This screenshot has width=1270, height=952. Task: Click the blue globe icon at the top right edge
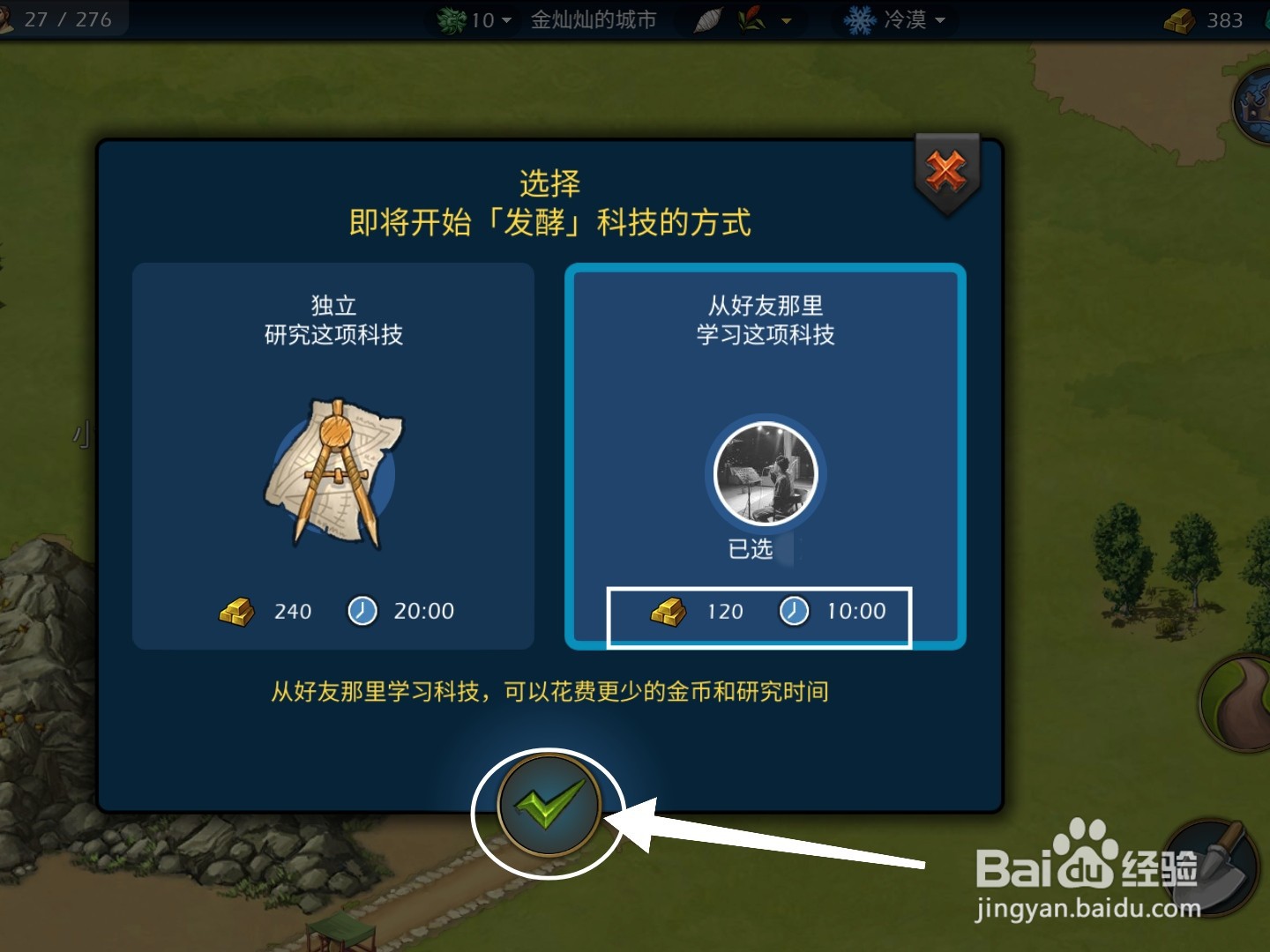click(x=1256, y=106)
